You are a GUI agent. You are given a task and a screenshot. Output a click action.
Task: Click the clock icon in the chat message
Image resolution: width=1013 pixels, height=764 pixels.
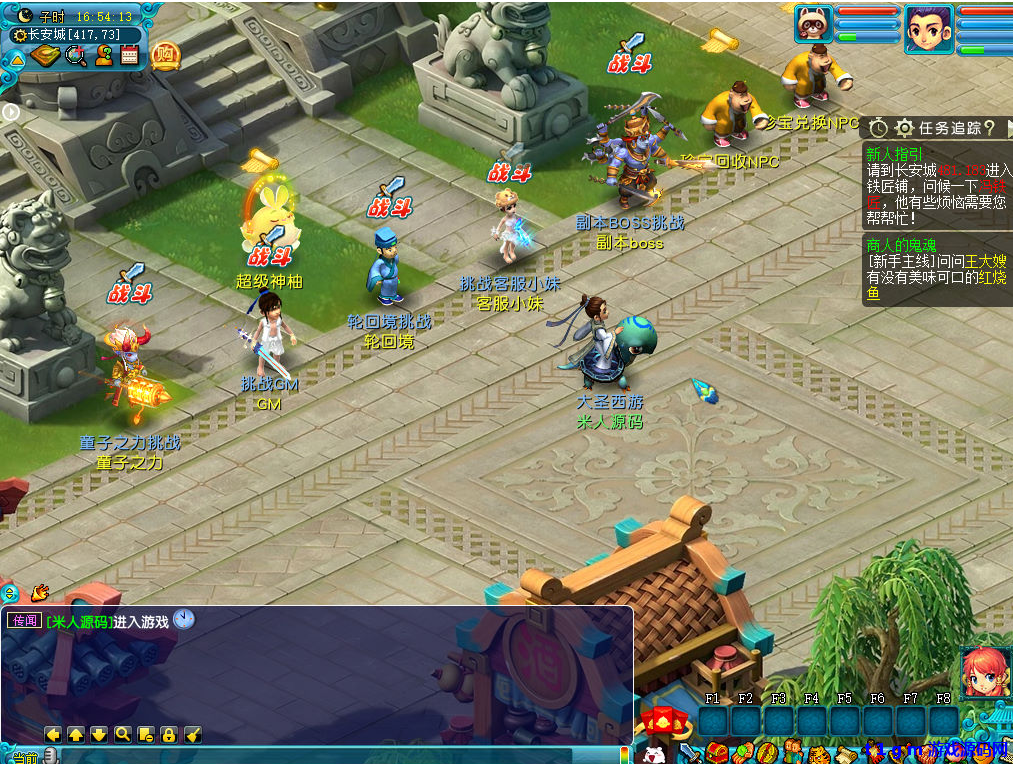click(x=183, y=620)
